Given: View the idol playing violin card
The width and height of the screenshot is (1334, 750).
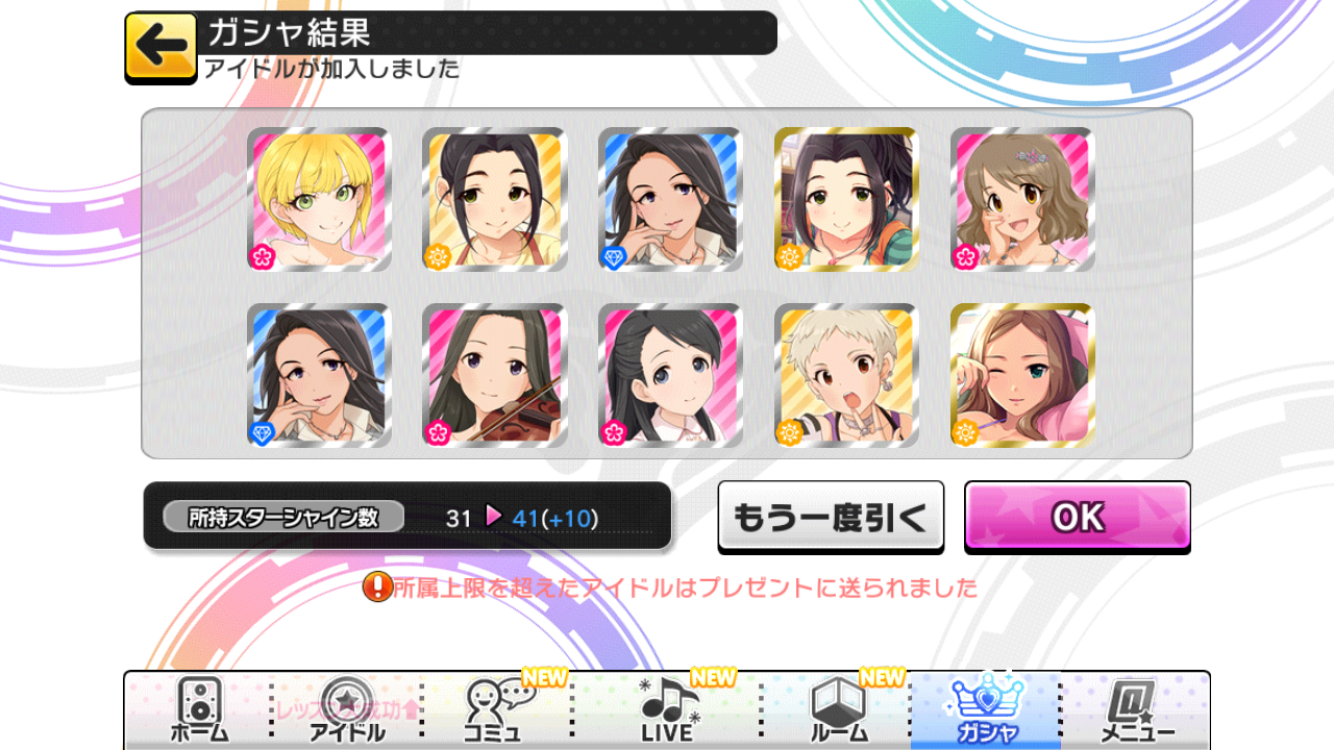Looking at the screenshot, I should [495, 376].
